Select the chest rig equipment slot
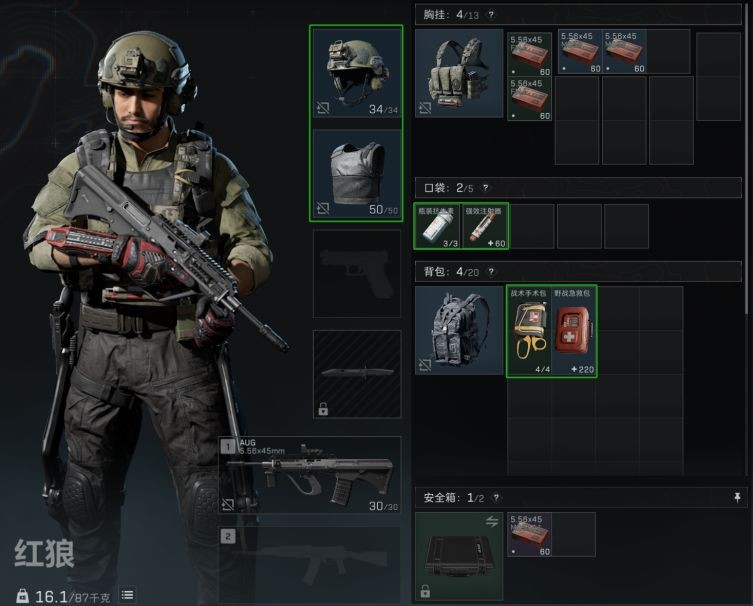The width and height of the screenshot is (753, 606). pos(459,74)
